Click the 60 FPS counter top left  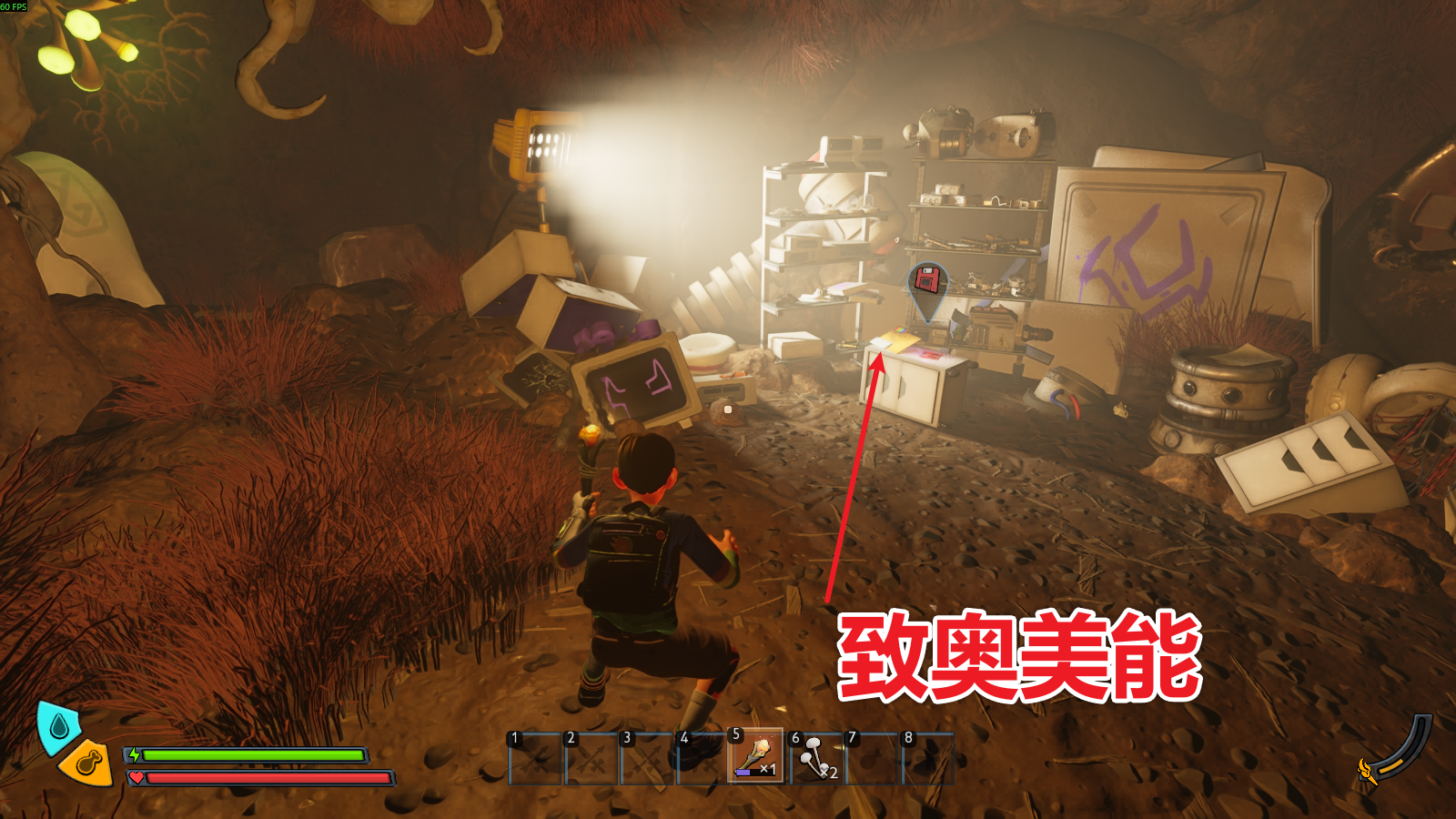tap(14, 9)
